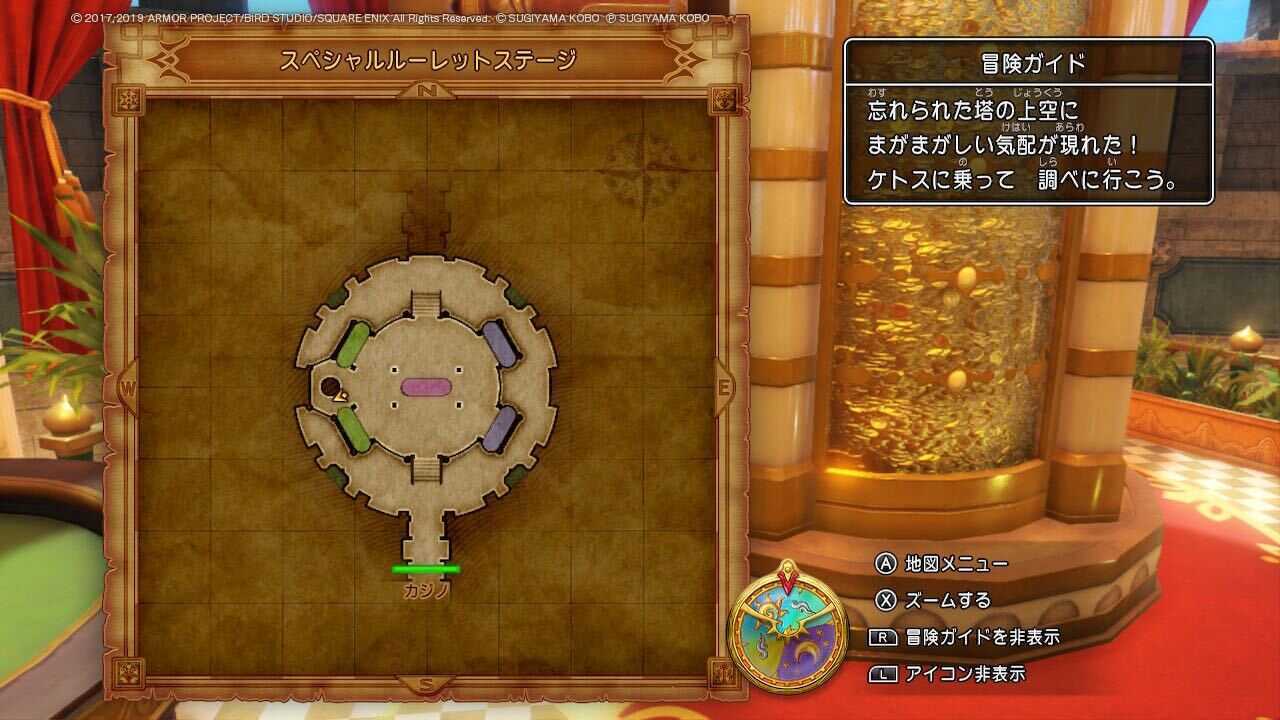Screen dimensions: 1280x720
Task: Click the カジノ exit label
Action: tap(424, 592)
